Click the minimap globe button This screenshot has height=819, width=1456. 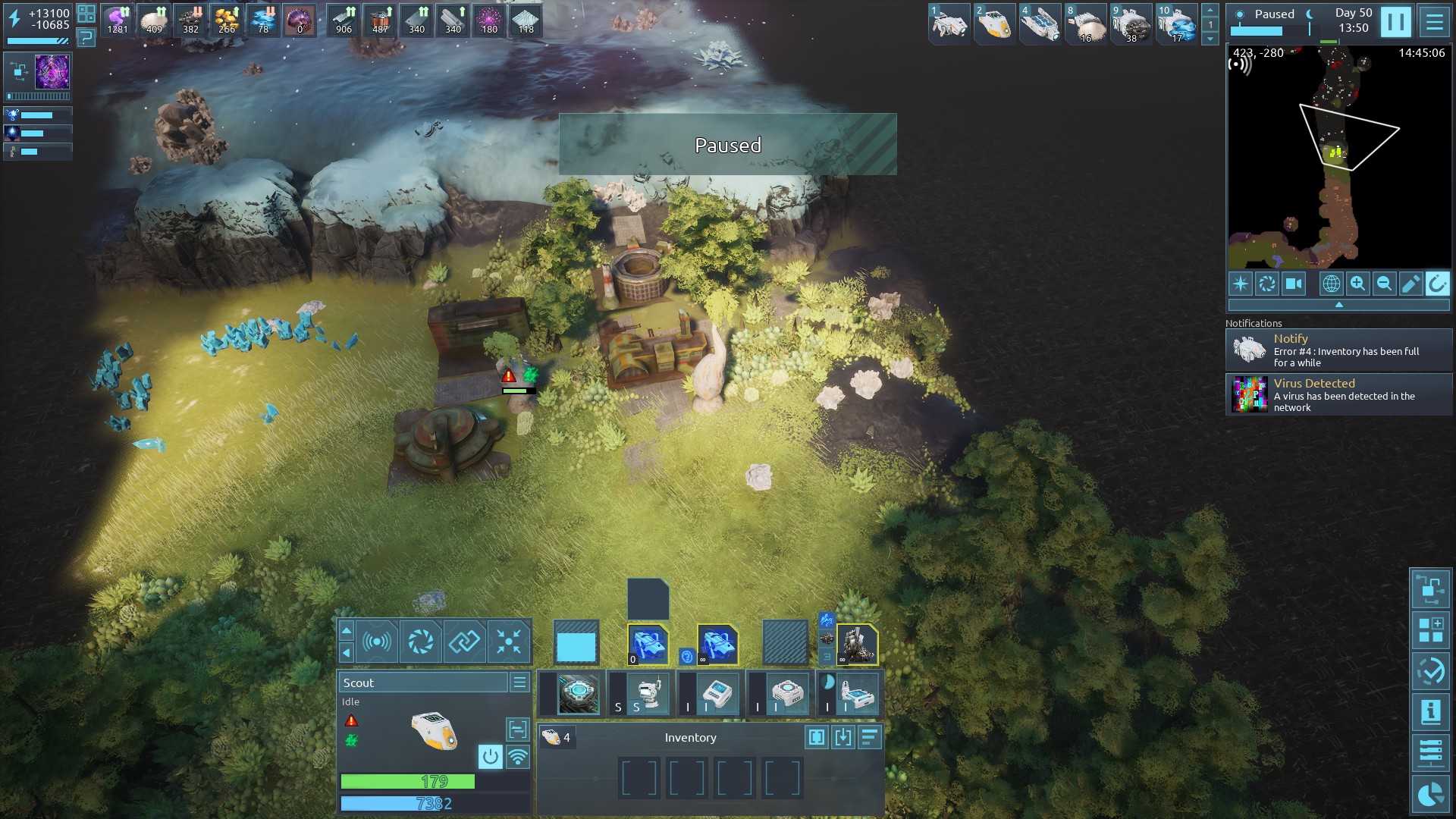(x=1331, y=284)
